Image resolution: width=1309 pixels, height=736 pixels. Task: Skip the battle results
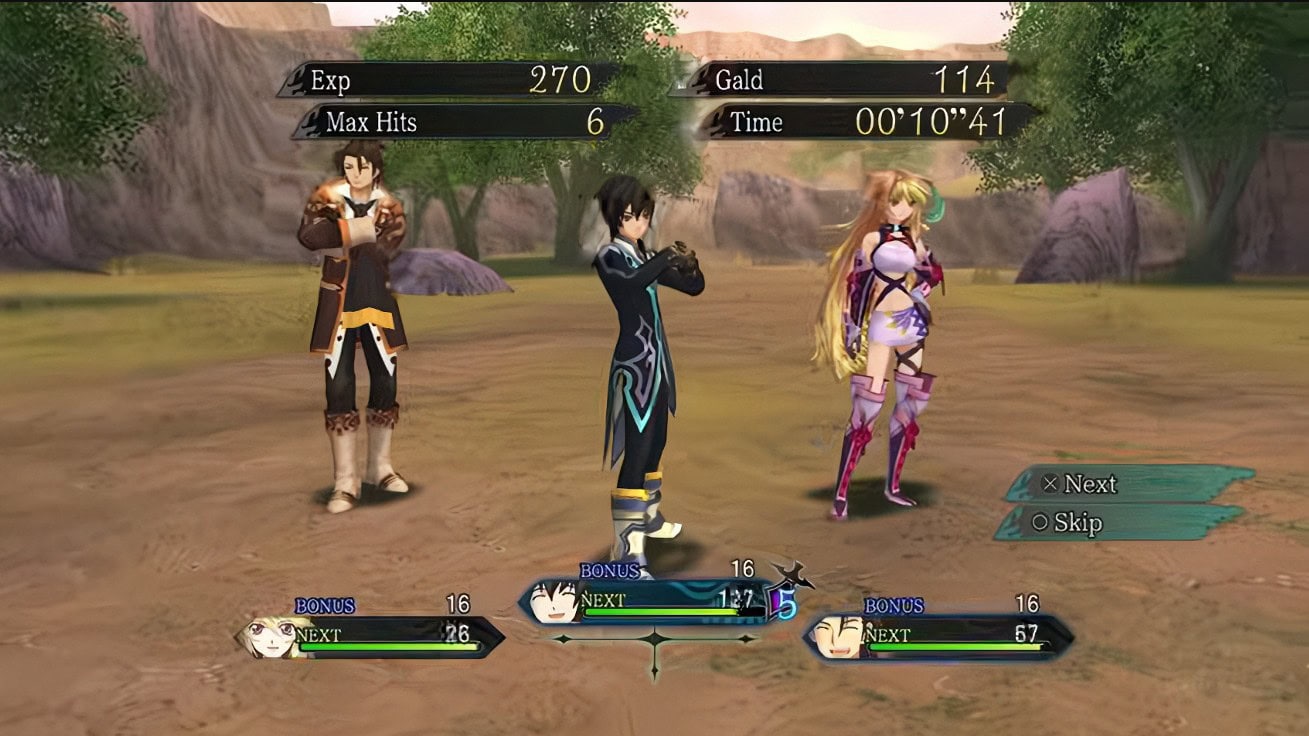1120,522
